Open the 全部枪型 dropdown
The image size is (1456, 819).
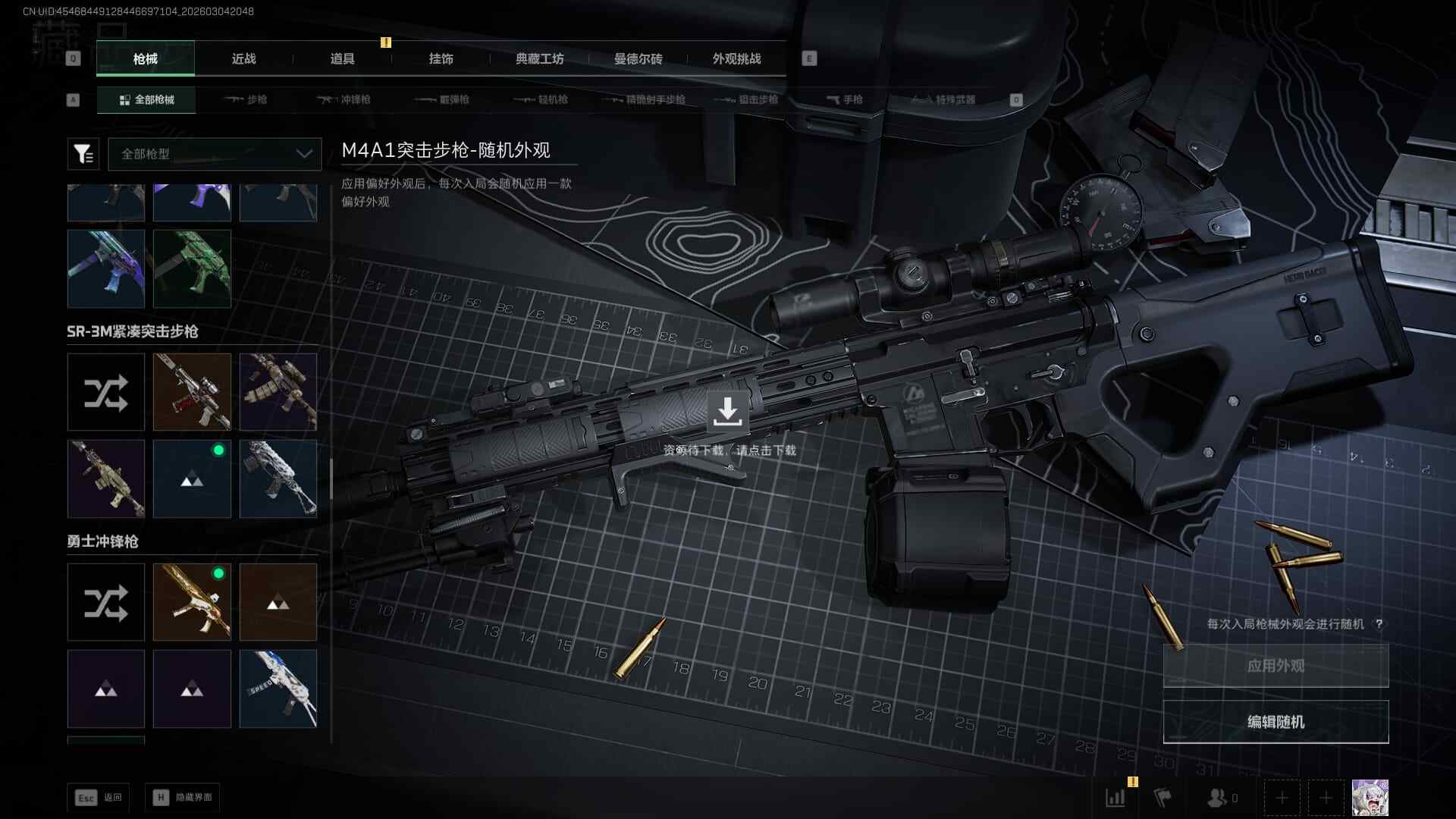pyautogui.click(x=215, y=154)
